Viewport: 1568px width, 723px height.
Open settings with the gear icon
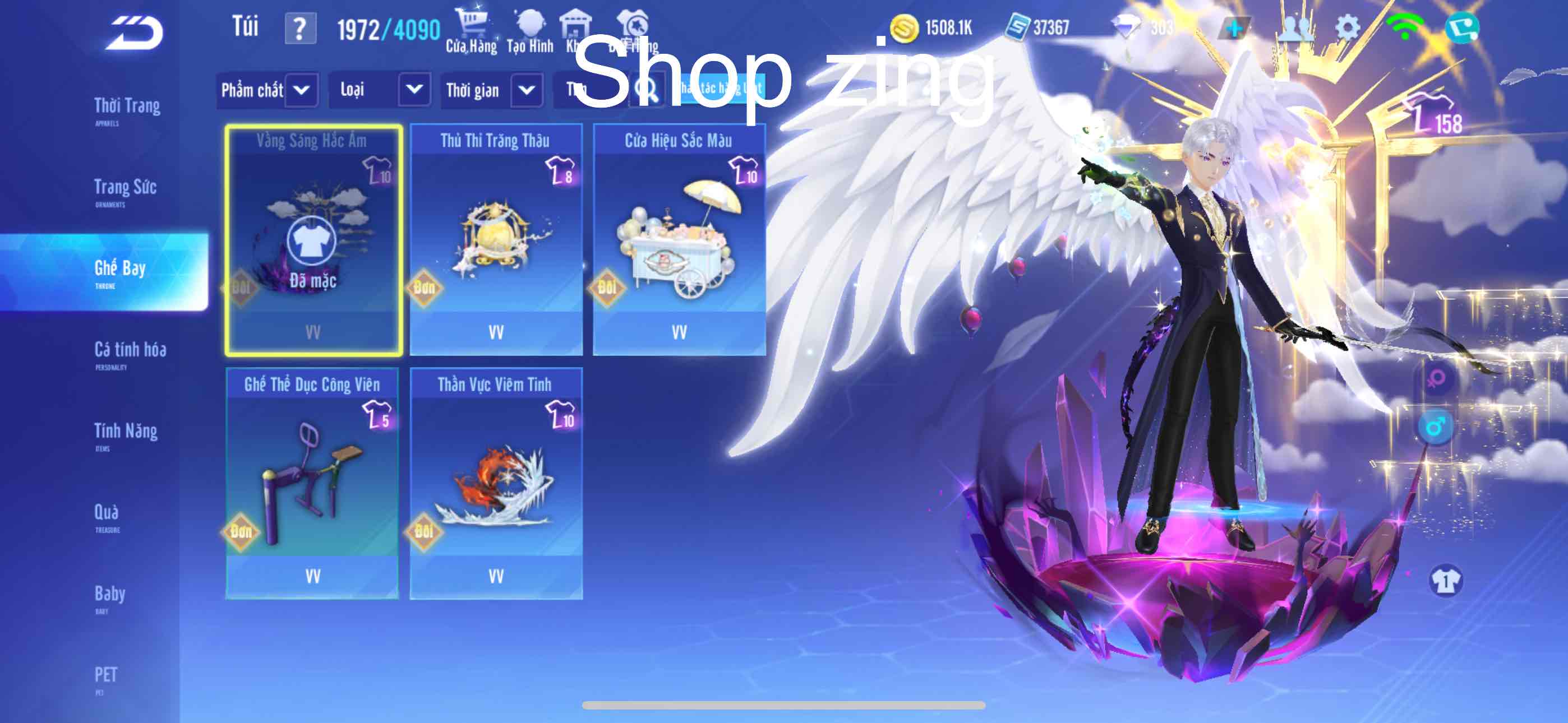coord(1347,28)
